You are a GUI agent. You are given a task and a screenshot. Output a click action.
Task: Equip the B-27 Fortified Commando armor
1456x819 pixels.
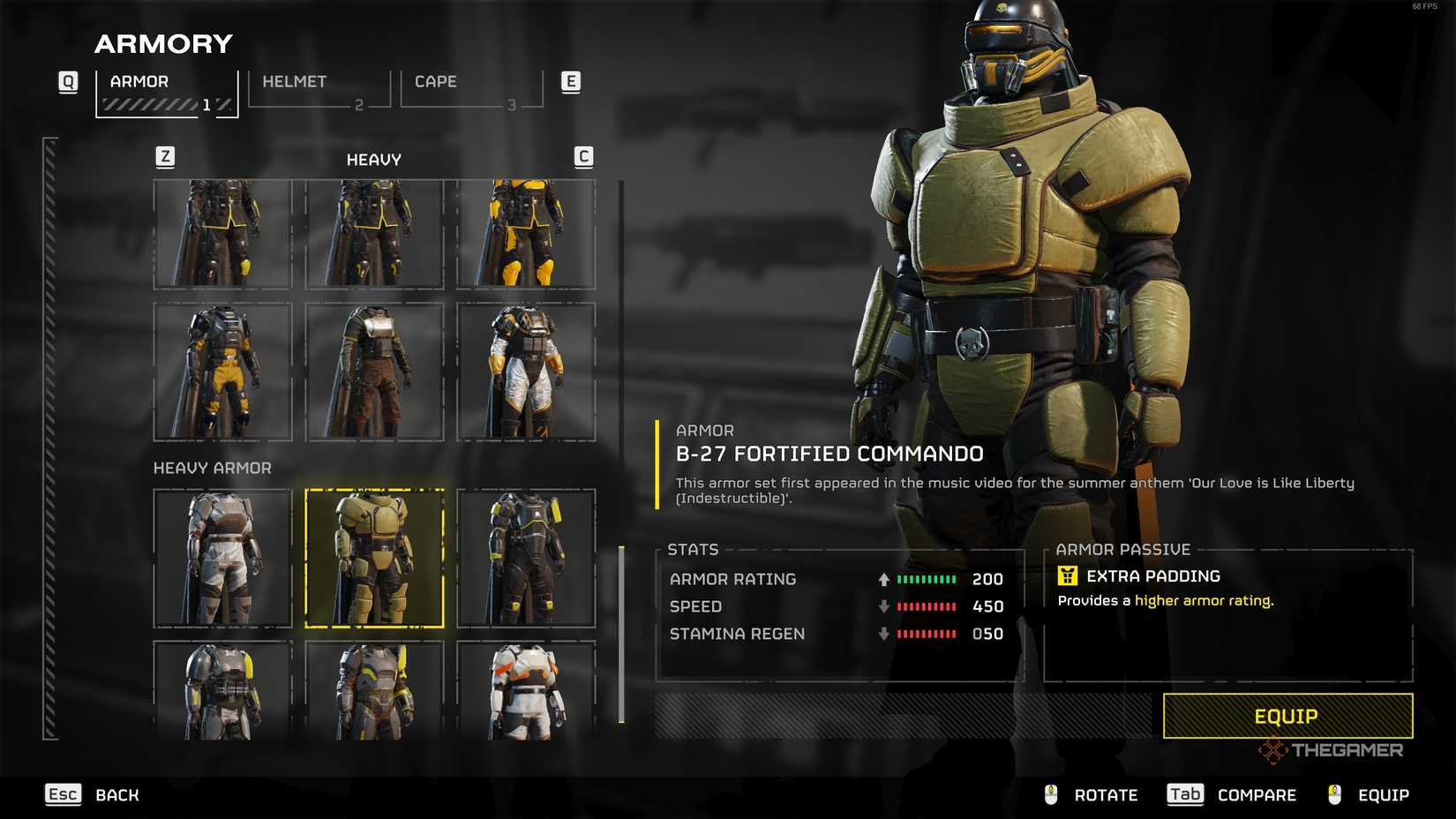pyautogui.click(x=1287, y=716)
